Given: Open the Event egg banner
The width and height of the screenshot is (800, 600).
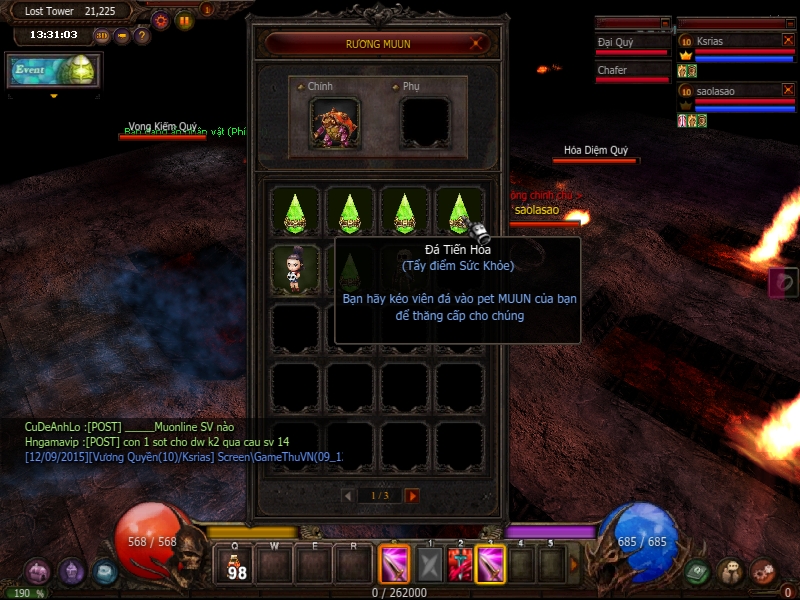Looking at the screenshot, I should (54, 71).
